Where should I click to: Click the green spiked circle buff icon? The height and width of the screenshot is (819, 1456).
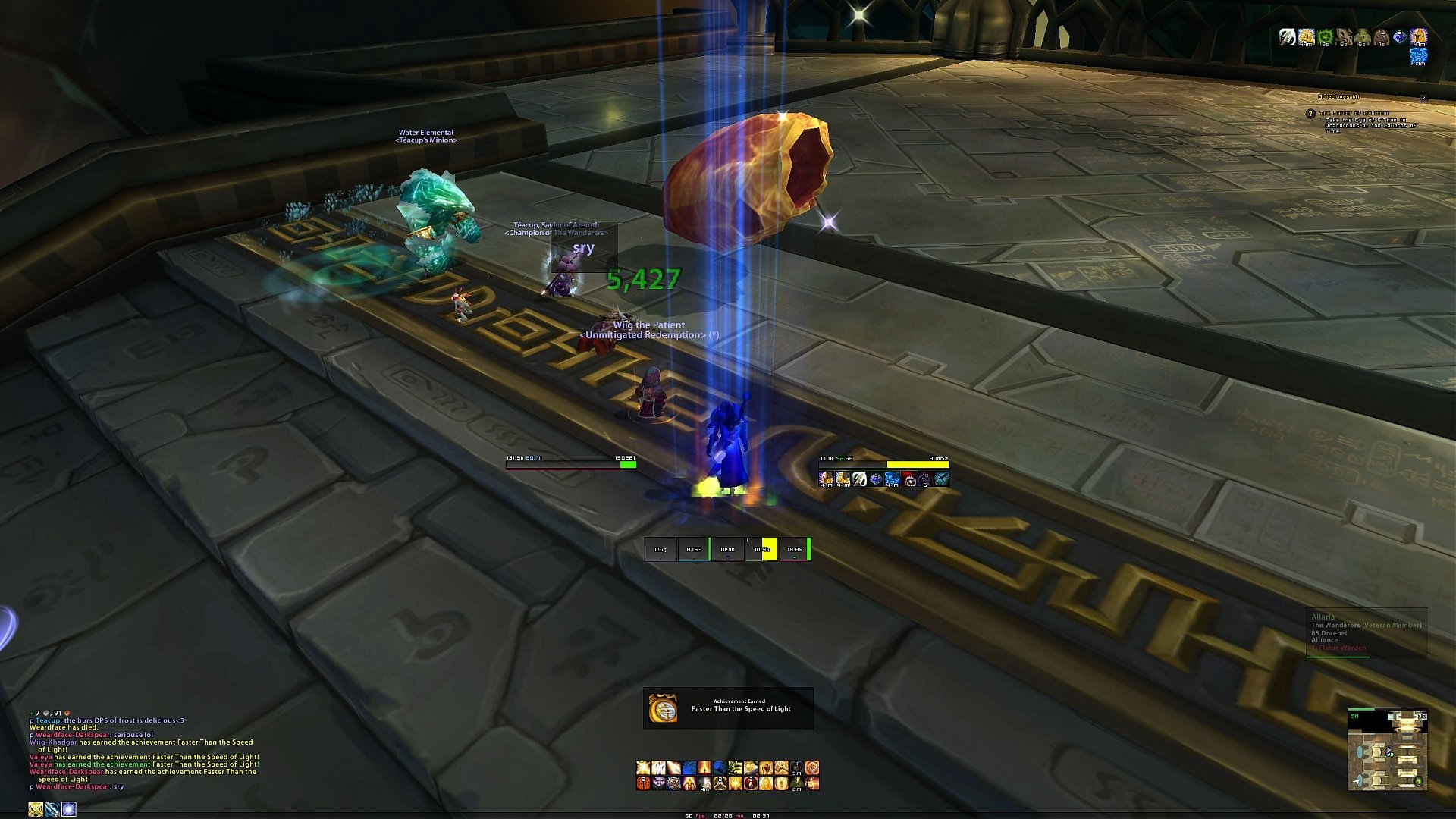(1325, 36)
